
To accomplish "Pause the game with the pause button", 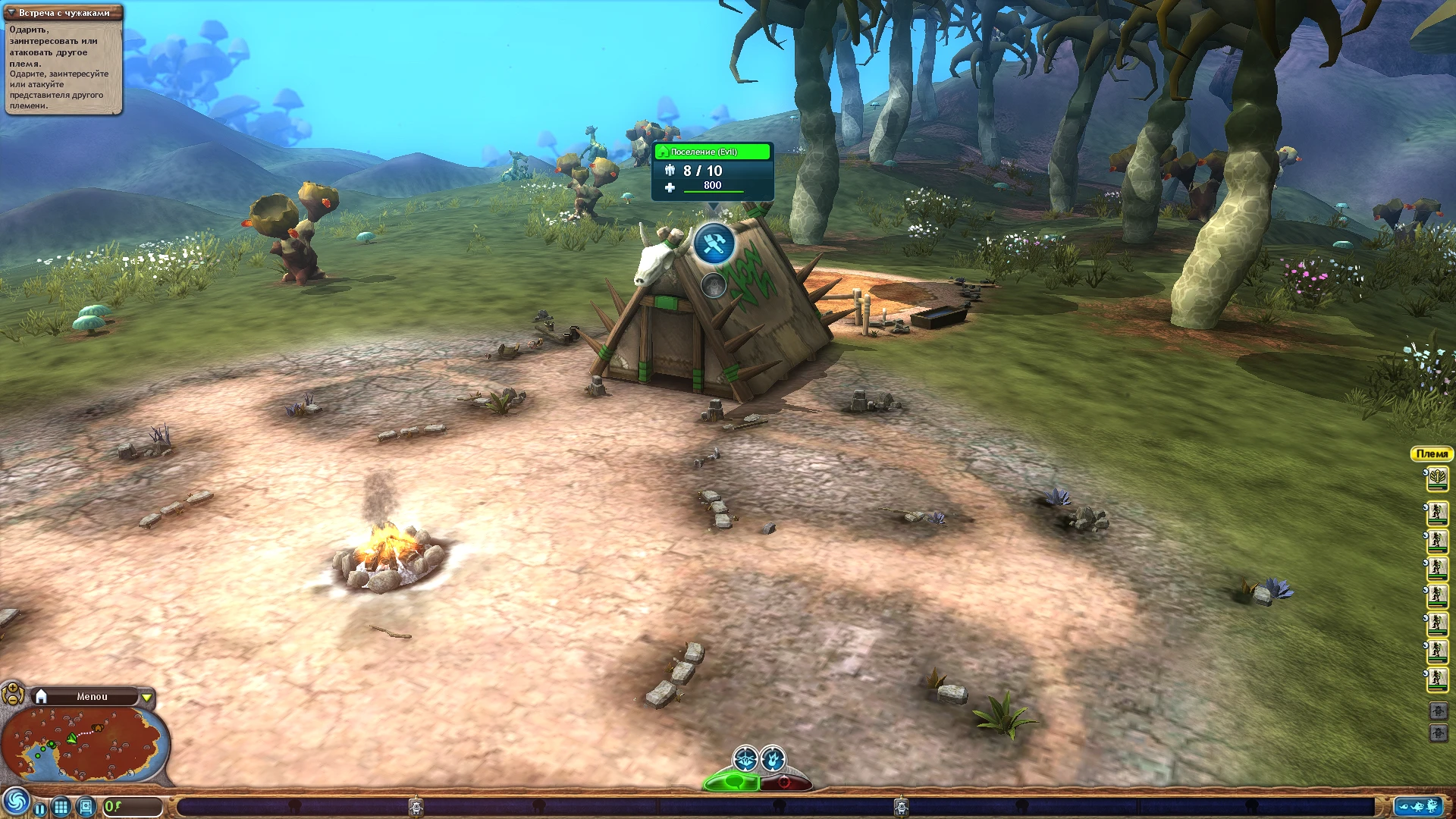I will tap(40, 808).
